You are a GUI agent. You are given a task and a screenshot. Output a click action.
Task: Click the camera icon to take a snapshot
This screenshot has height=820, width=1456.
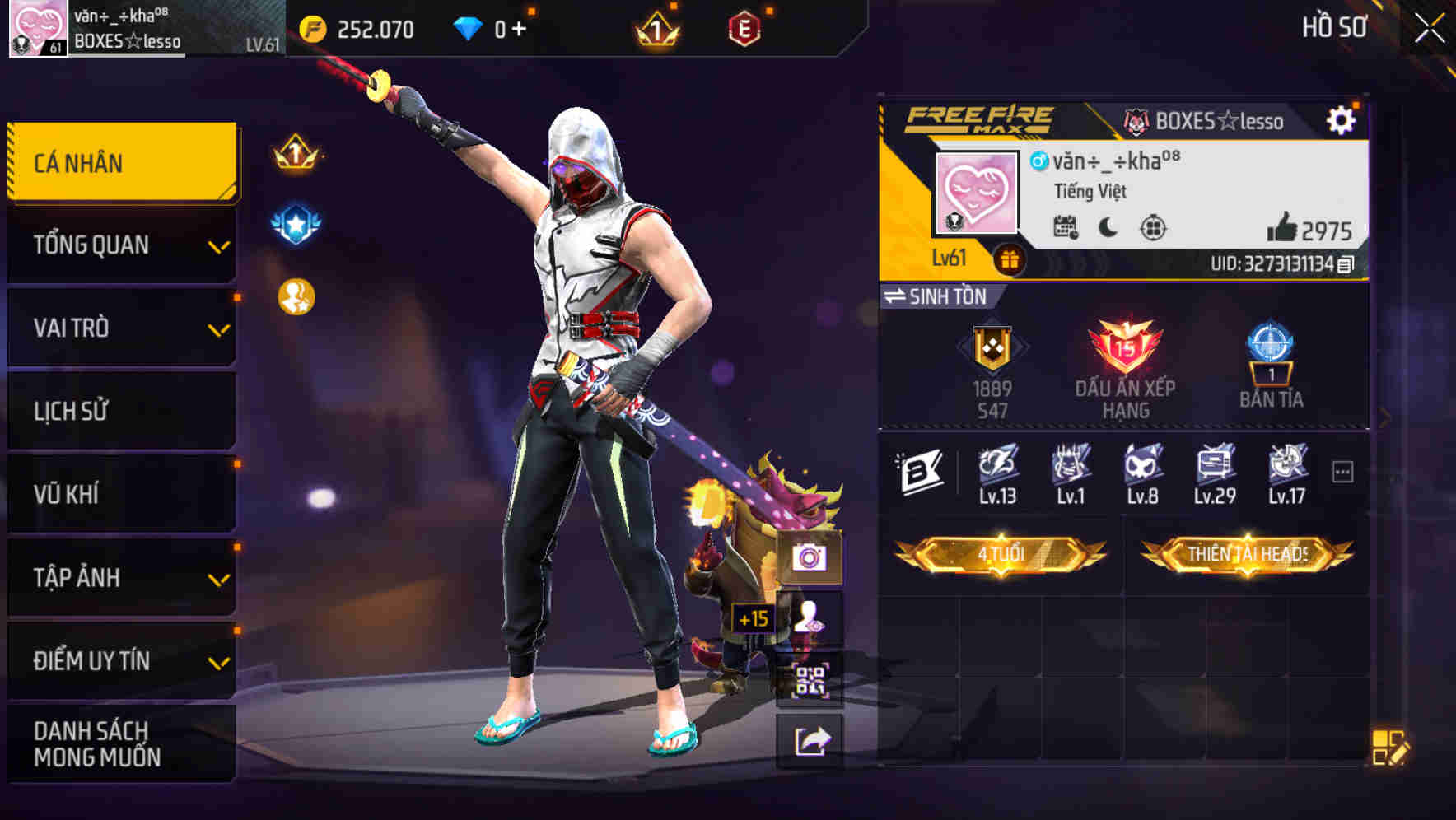click(810, 559)
